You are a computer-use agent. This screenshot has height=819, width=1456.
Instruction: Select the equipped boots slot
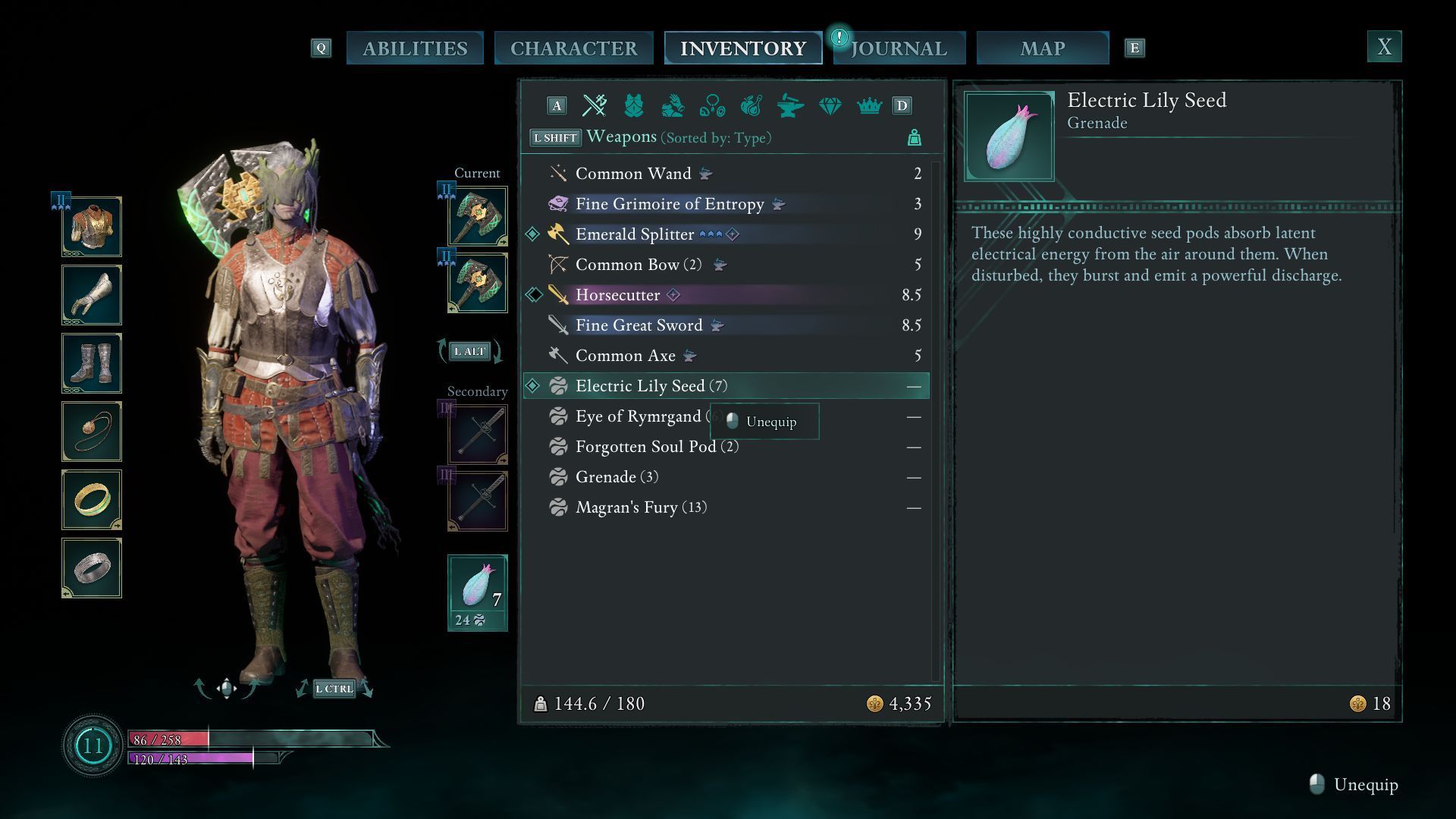point(92,363)
